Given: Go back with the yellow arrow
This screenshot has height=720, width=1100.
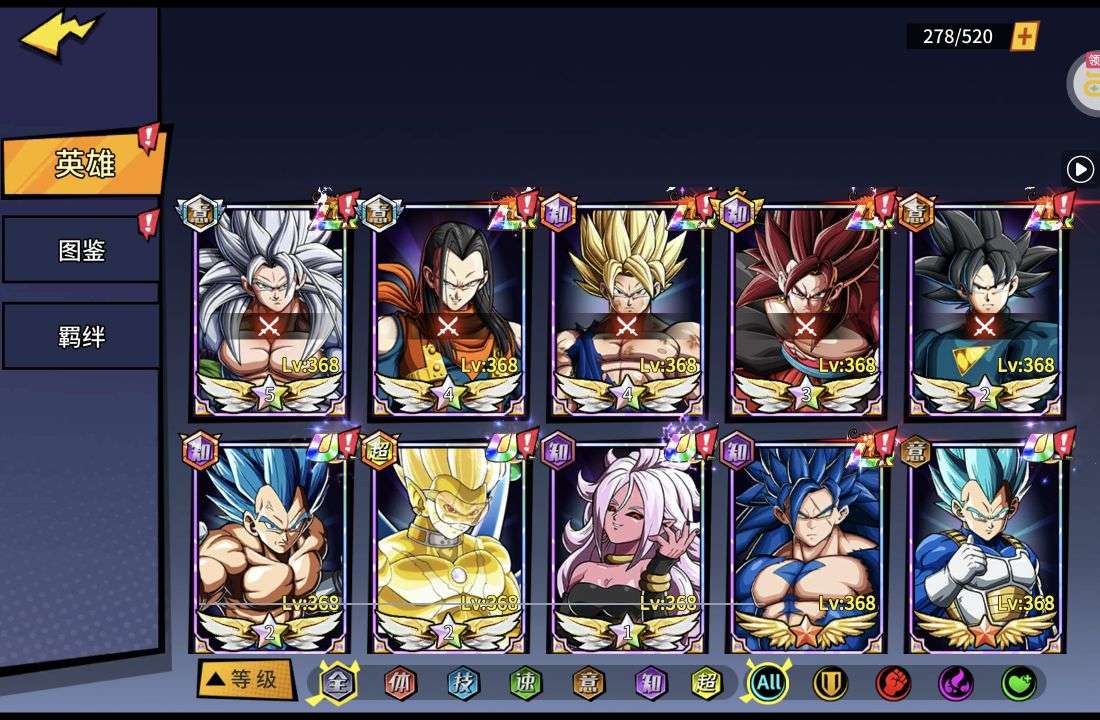Looking at the screenshot, I should coord(60,35).
